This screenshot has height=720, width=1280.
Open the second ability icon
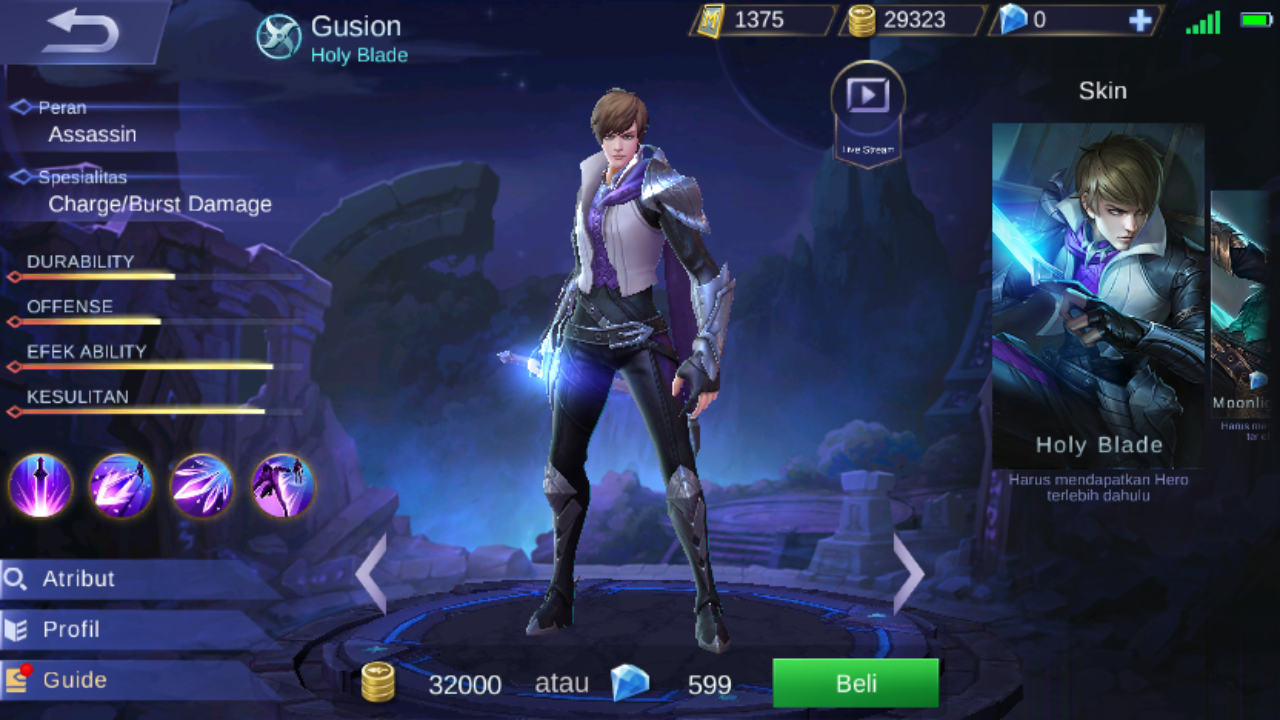(x=121, y=486)
